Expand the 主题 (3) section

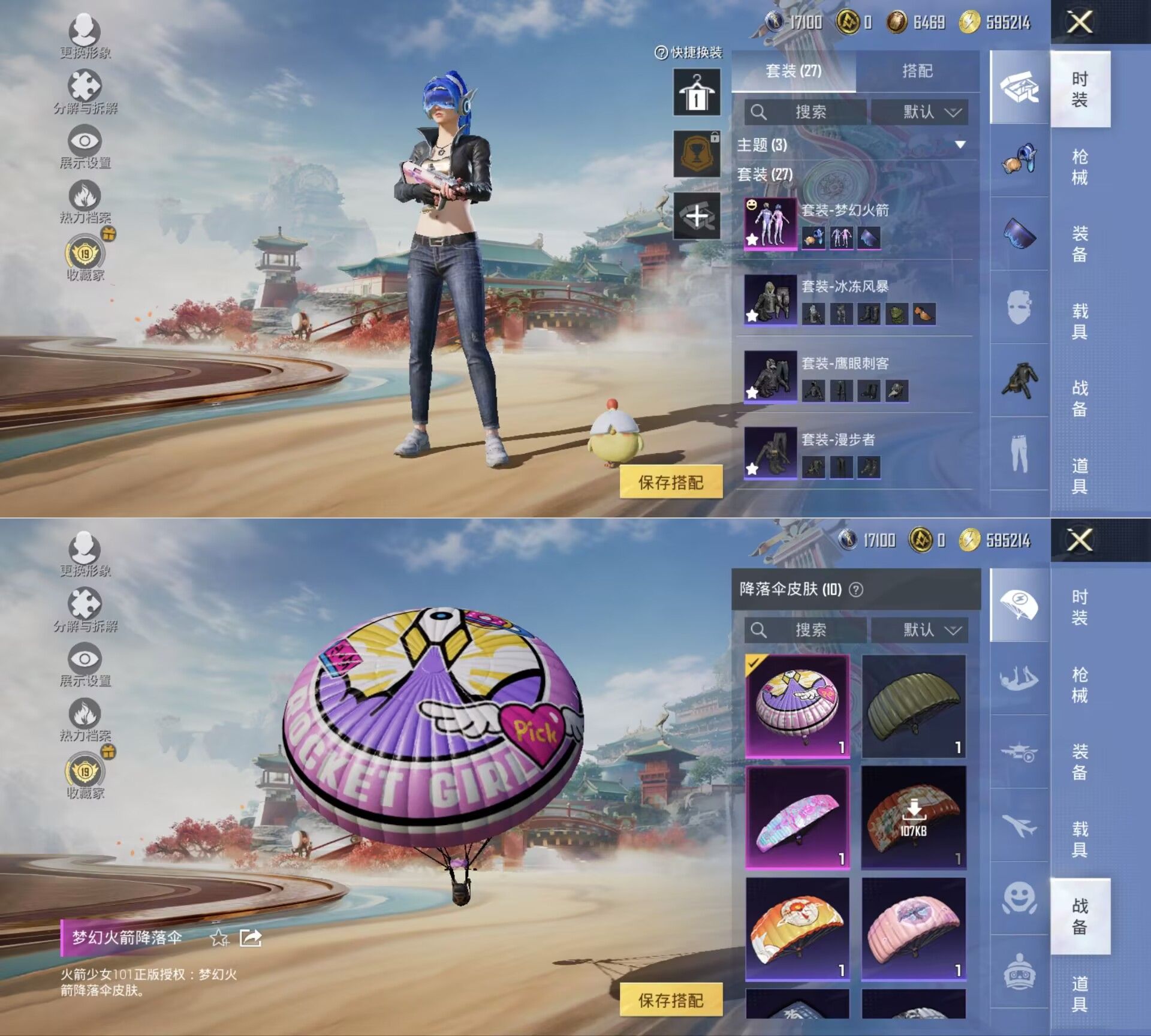[x=960, y=145]
